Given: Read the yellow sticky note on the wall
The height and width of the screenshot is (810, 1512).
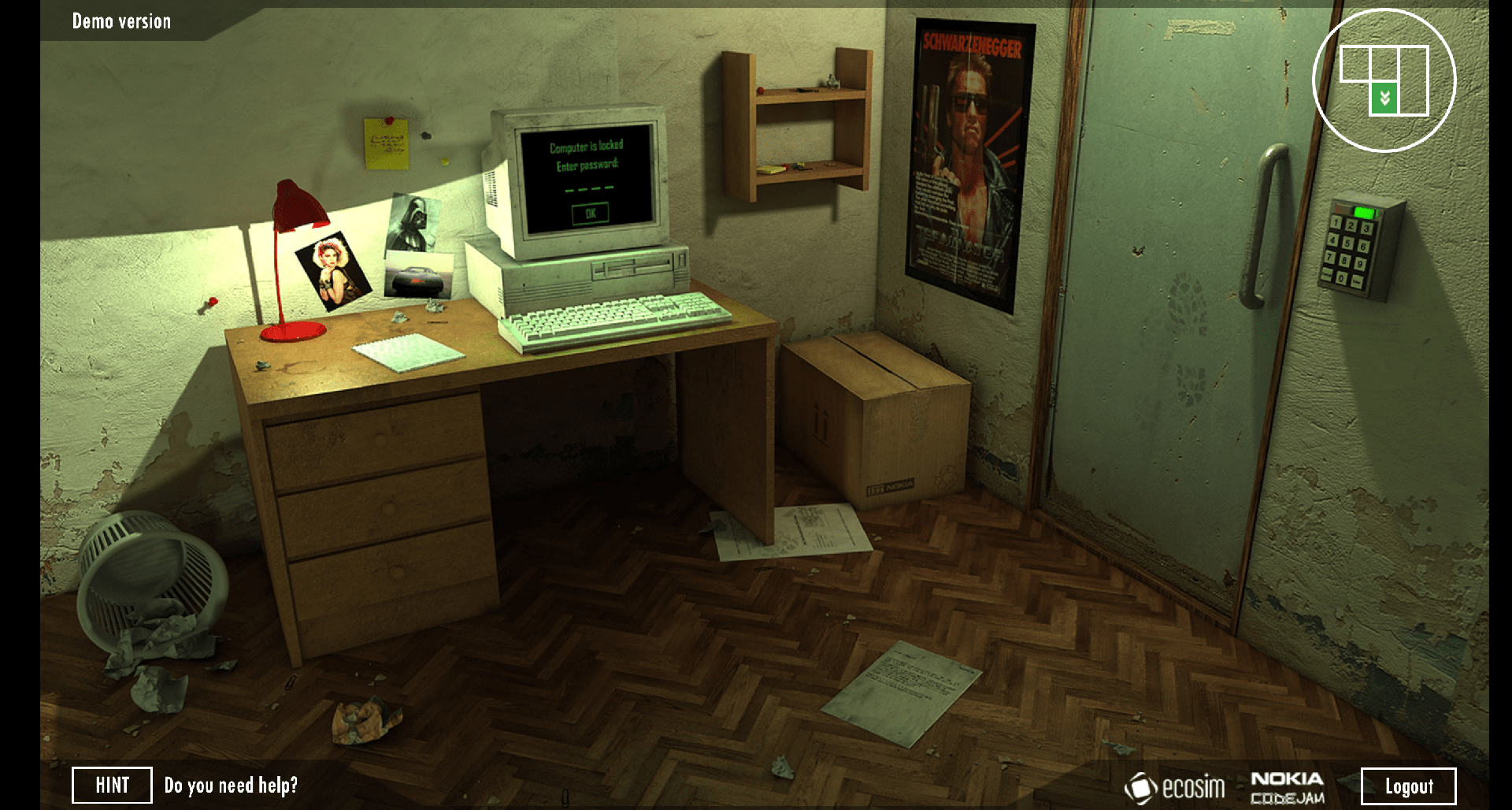Looking at the screenshot, I should (x=385, y=144).
